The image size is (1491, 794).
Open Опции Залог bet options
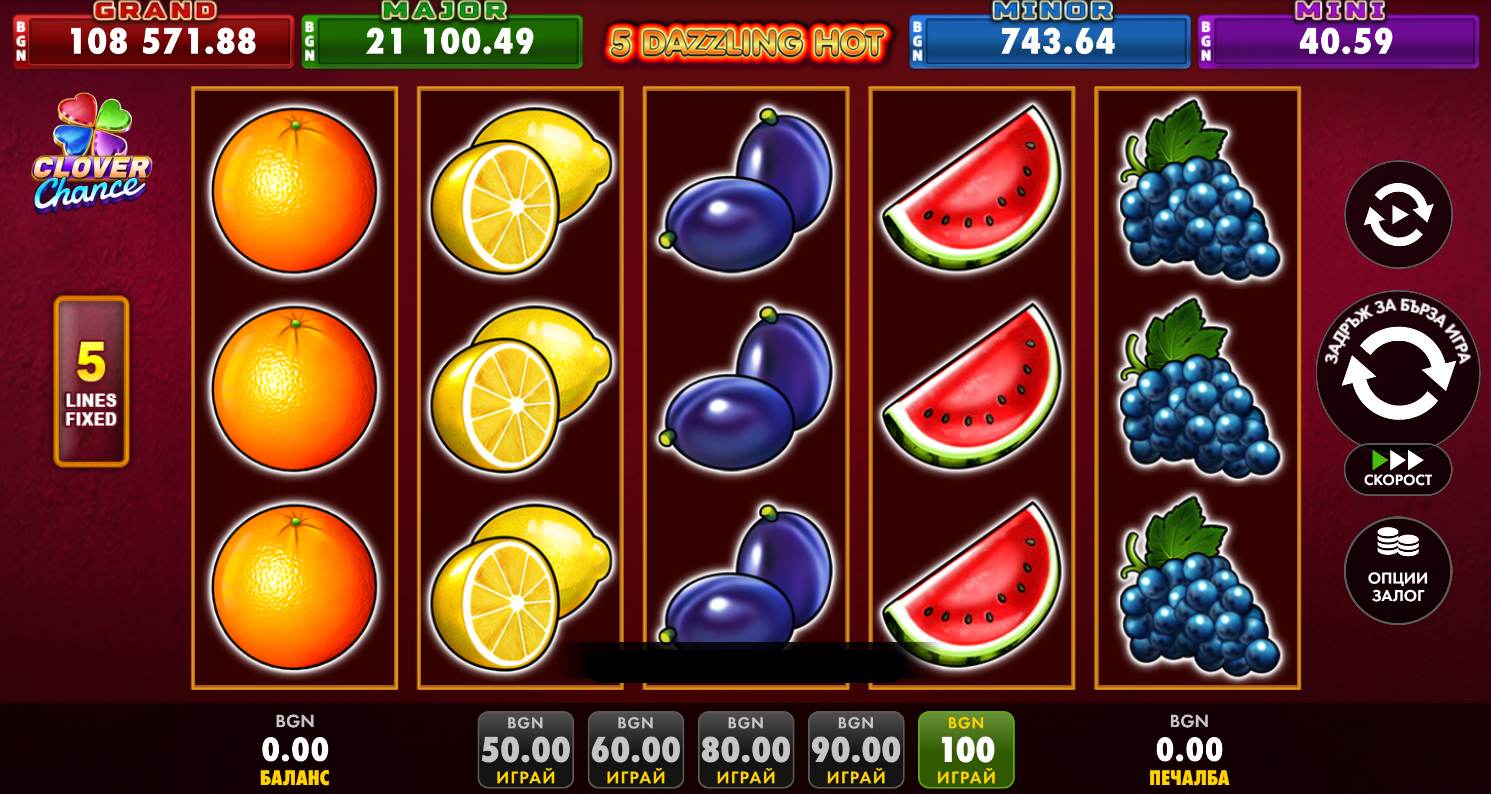(1397, 571)
